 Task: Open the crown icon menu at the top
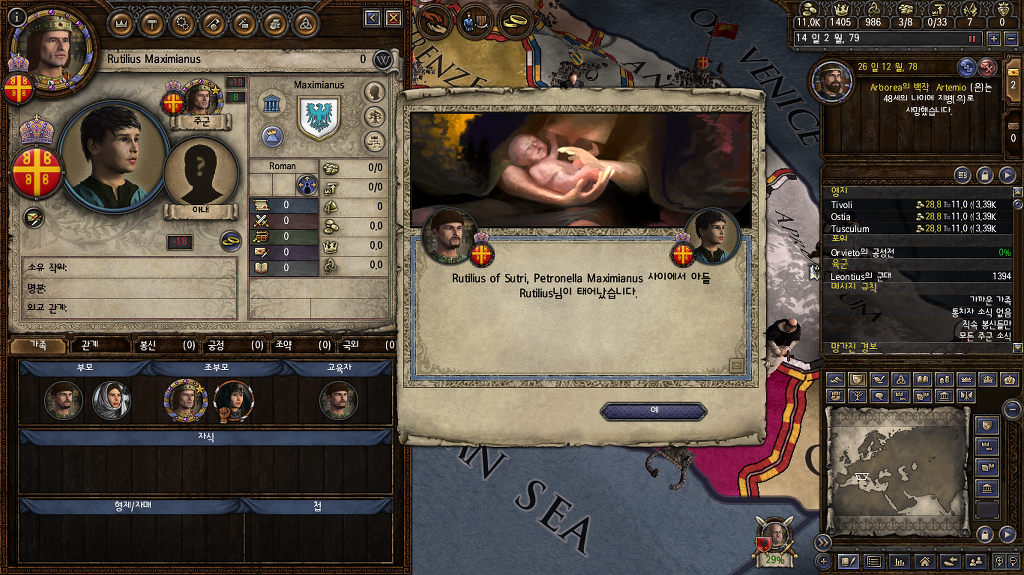[x=120, y=21]
